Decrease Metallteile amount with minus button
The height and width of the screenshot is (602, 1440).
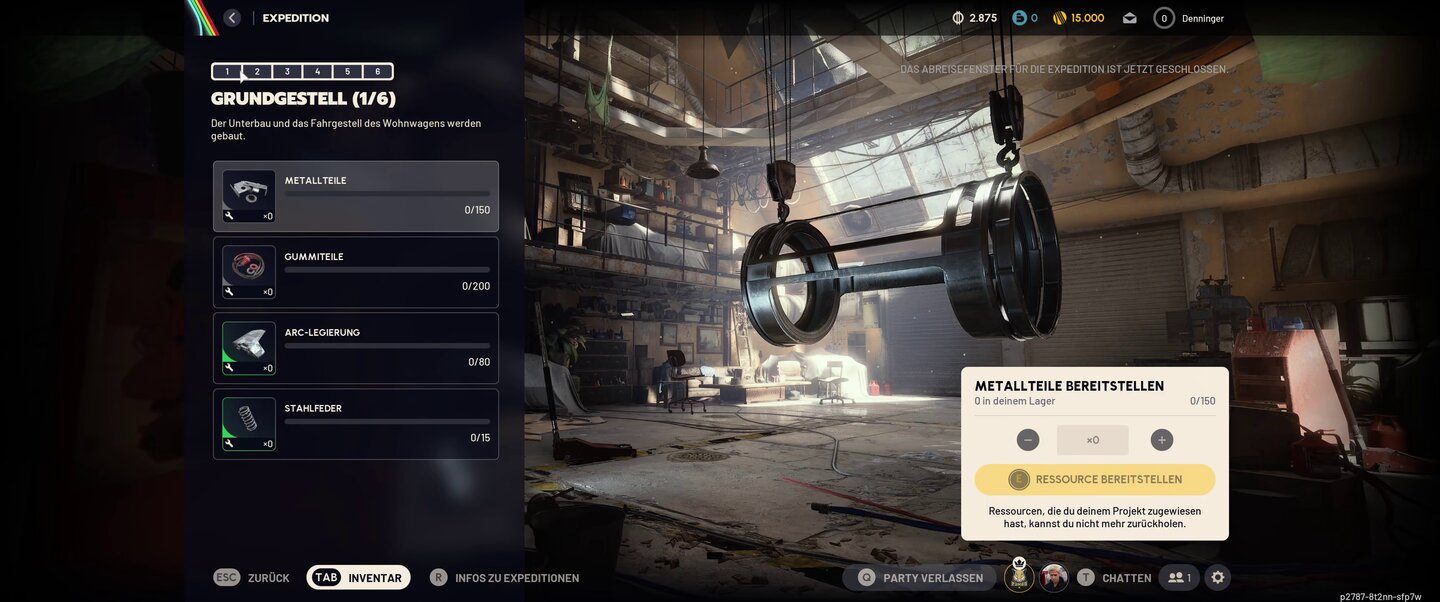[1028, 440]
